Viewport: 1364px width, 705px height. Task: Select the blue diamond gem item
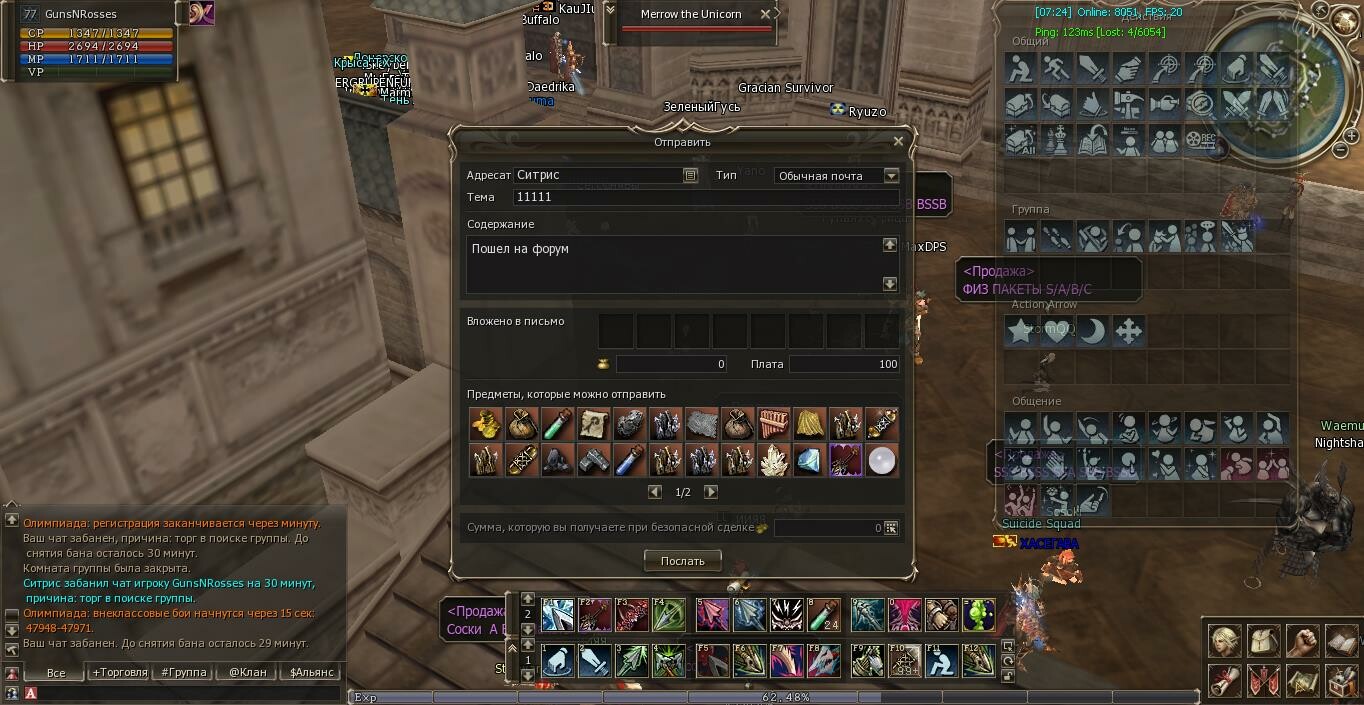click(x=809, y=460)
